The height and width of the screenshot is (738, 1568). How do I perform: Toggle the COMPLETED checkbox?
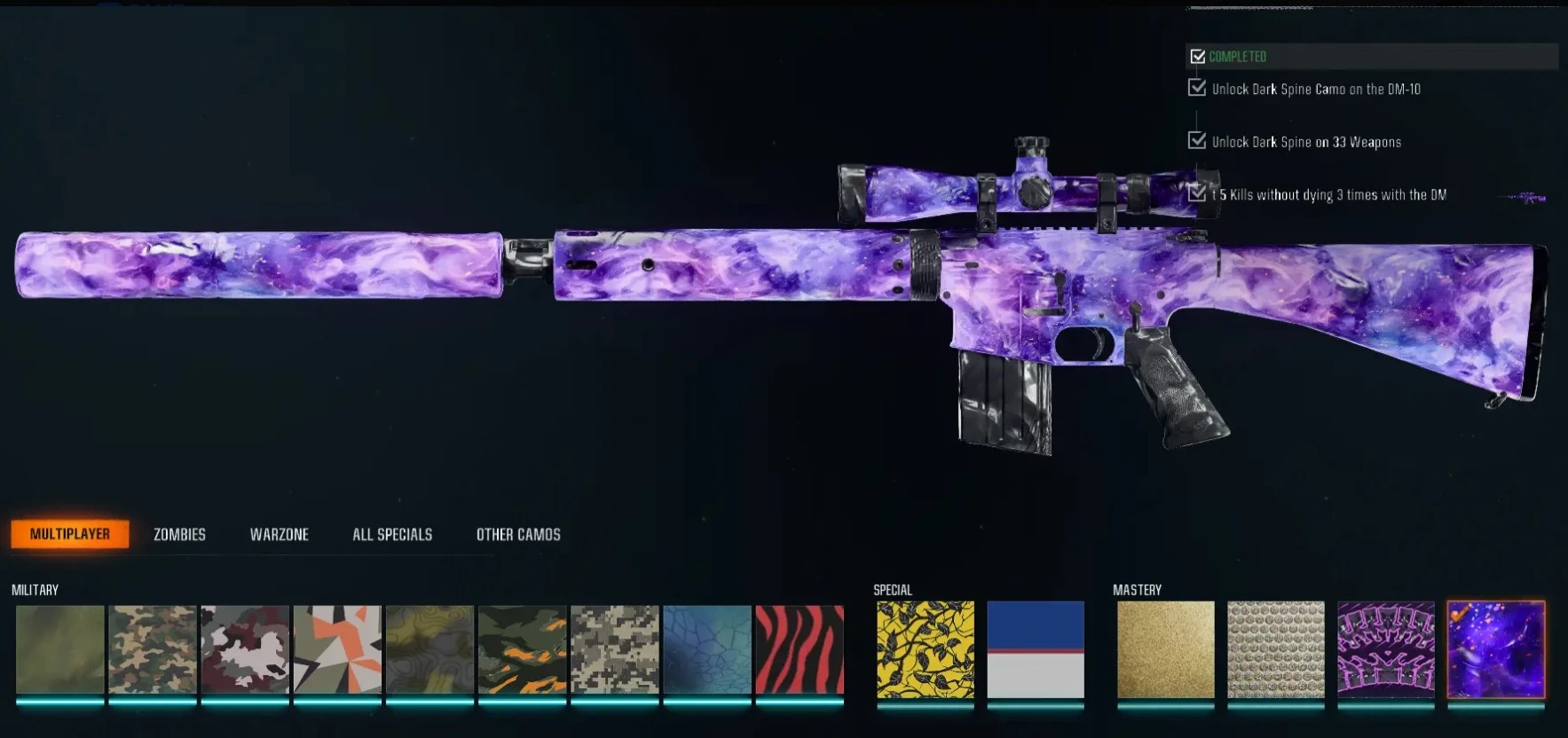click(x=1200, y=56)
